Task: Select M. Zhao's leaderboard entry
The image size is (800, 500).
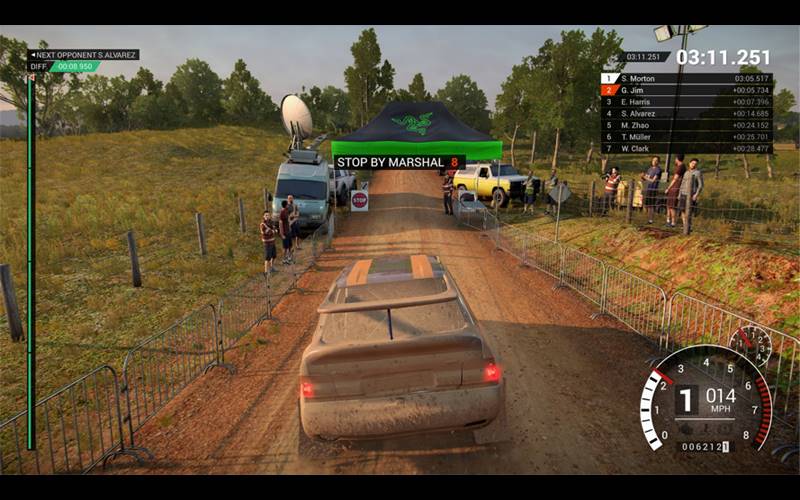Action: (686, 125)
